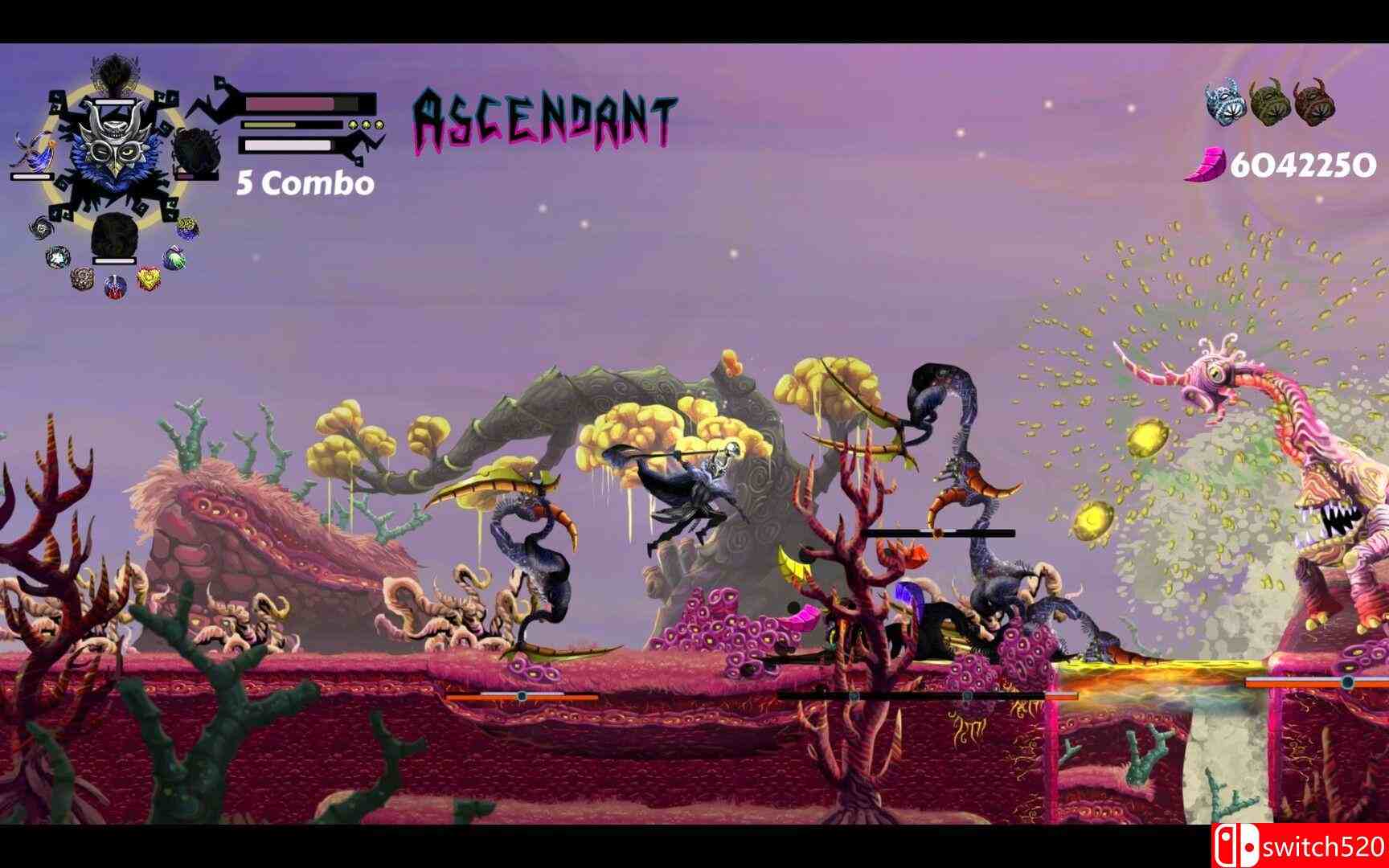Select the golden heart ability icon
Screen dimensions: 1389x868
click(x=147, y=277)
